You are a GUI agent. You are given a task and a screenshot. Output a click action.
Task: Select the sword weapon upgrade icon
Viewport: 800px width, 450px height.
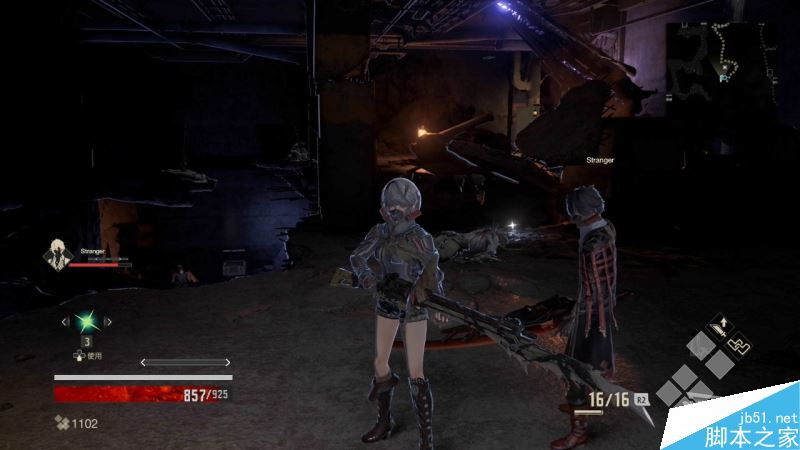718,325
